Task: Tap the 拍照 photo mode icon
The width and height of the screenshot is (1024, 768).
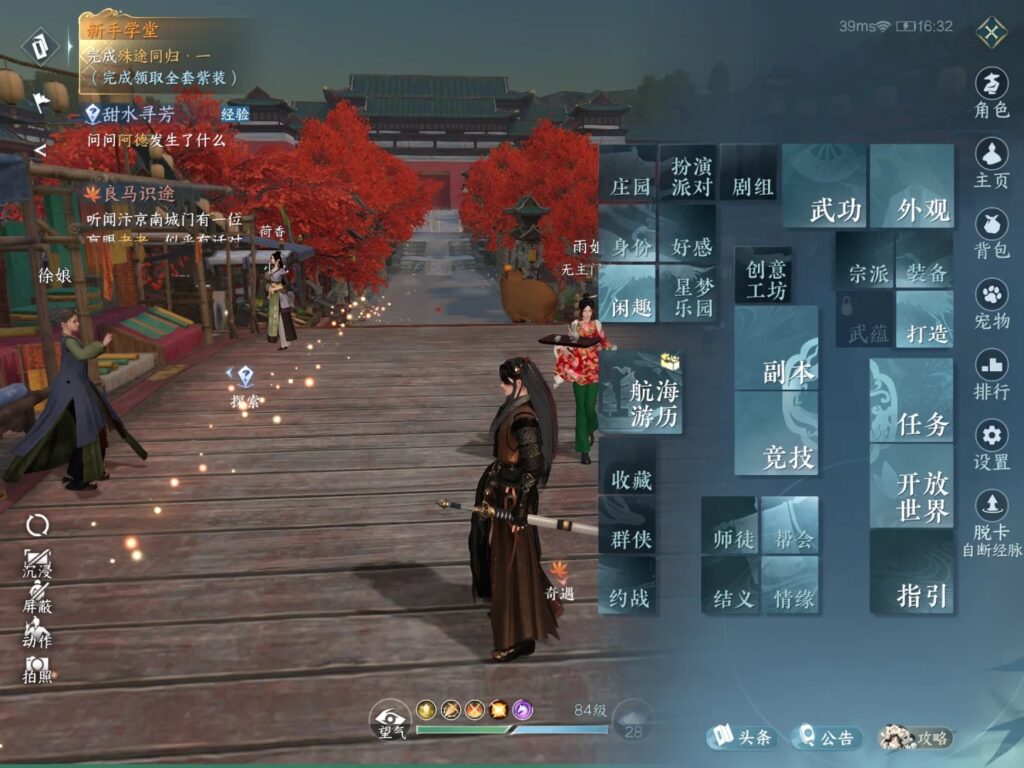Action: [37, 667]
